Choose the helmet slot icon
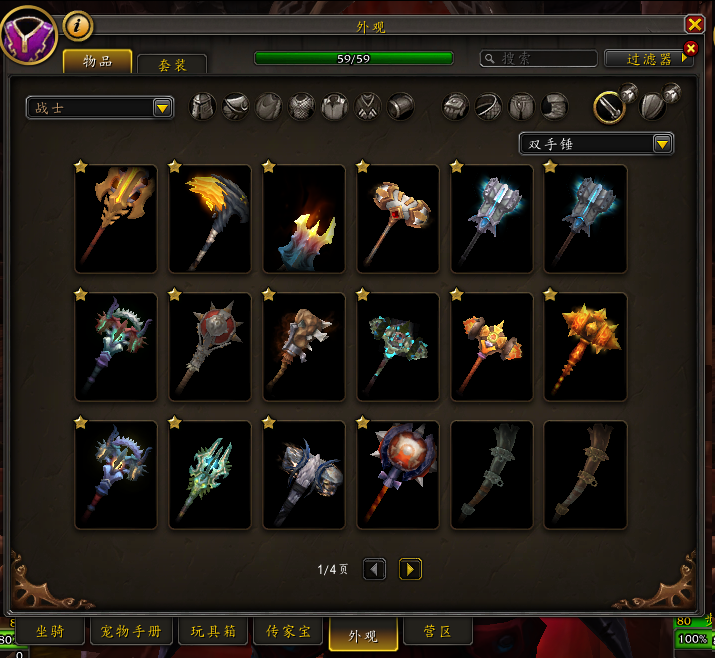This screenshot has width=715, height=658. (x=203, y=106)
